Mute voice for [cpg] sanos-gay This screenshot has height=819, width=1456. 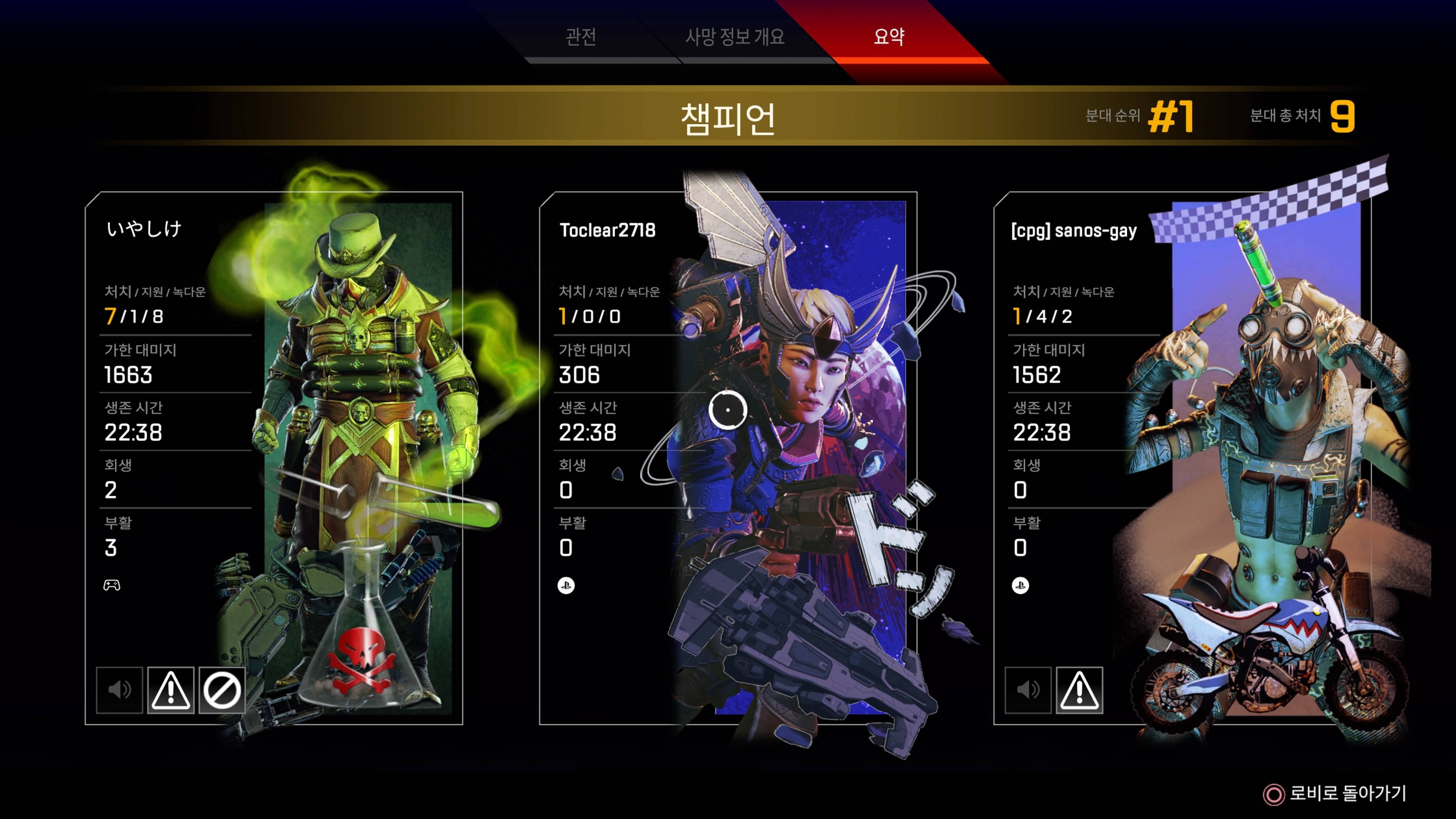[1028, 690]
